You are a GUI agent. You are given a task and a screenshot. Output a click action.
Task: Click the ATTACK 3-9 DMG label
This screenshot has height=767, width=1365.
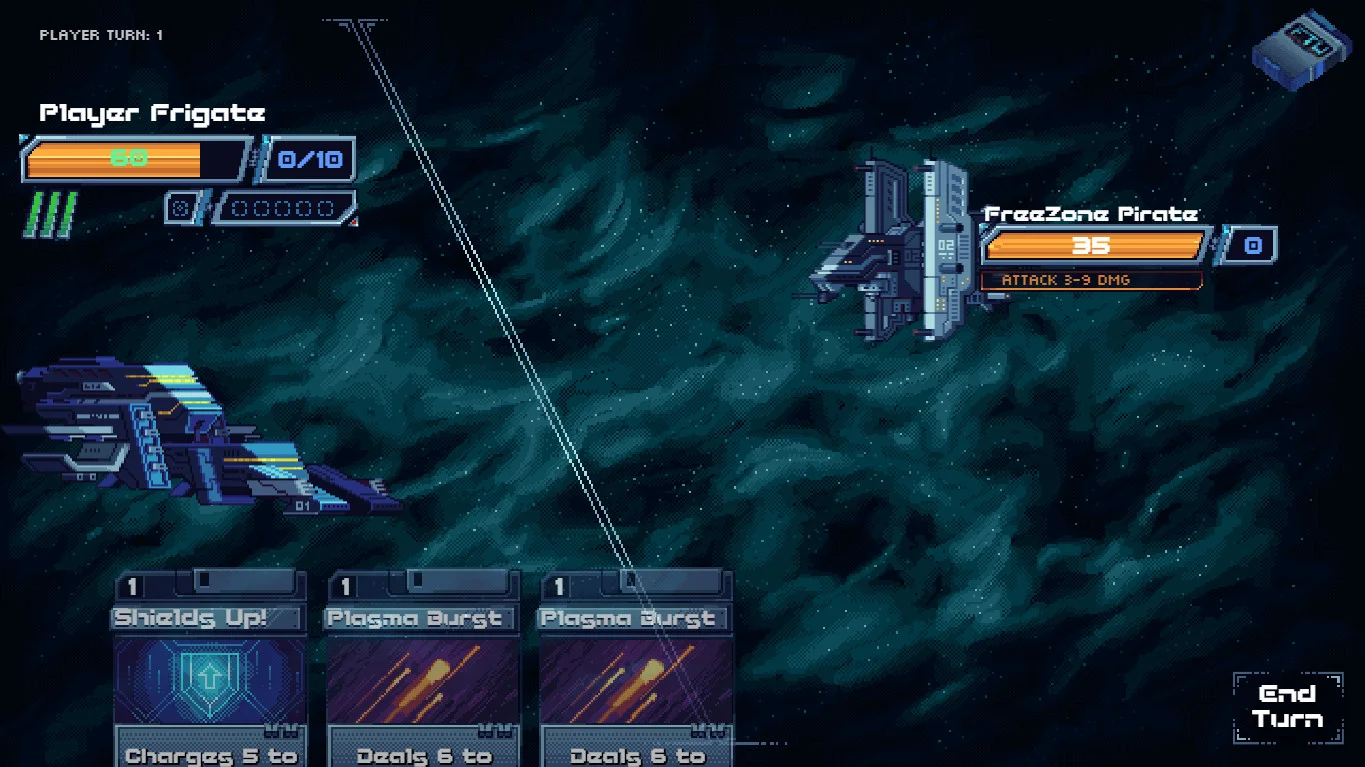click(1090, 280)
